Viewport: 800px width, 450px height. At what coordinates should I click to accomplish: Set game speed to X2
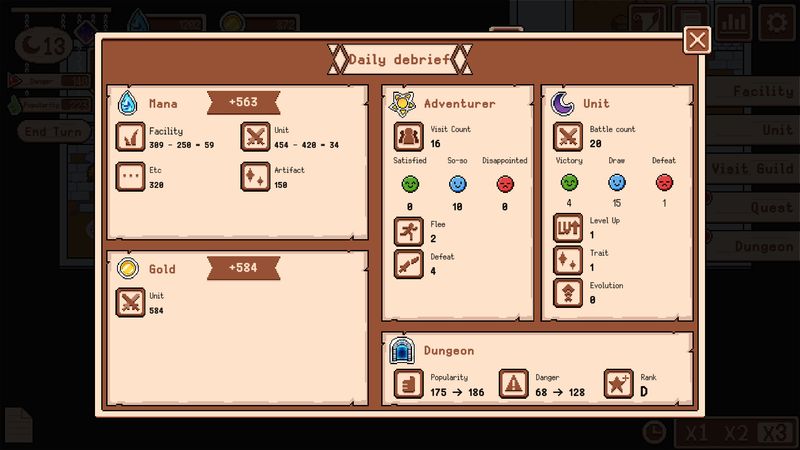click(x=735, y=432)
